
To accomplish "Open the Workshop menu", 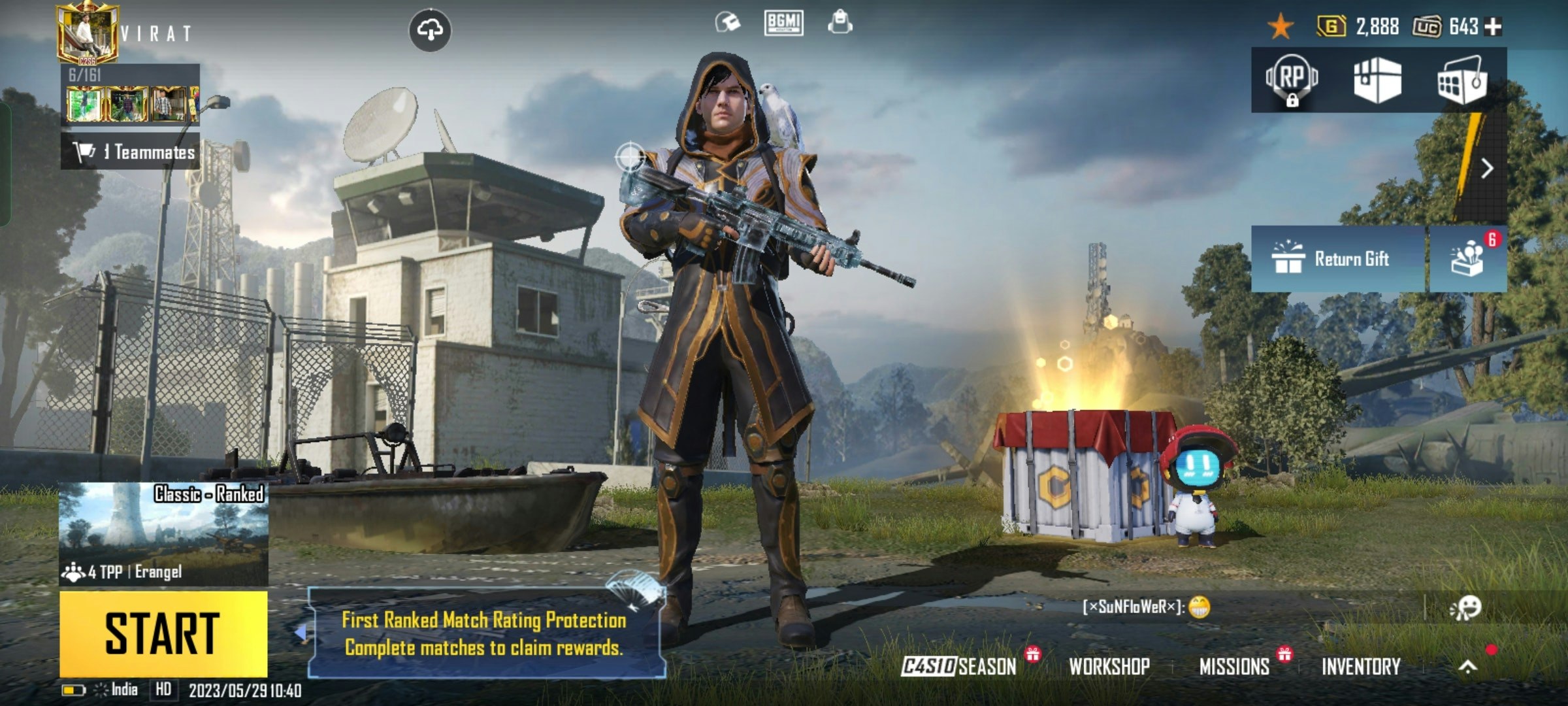I will click(1109, 666).
